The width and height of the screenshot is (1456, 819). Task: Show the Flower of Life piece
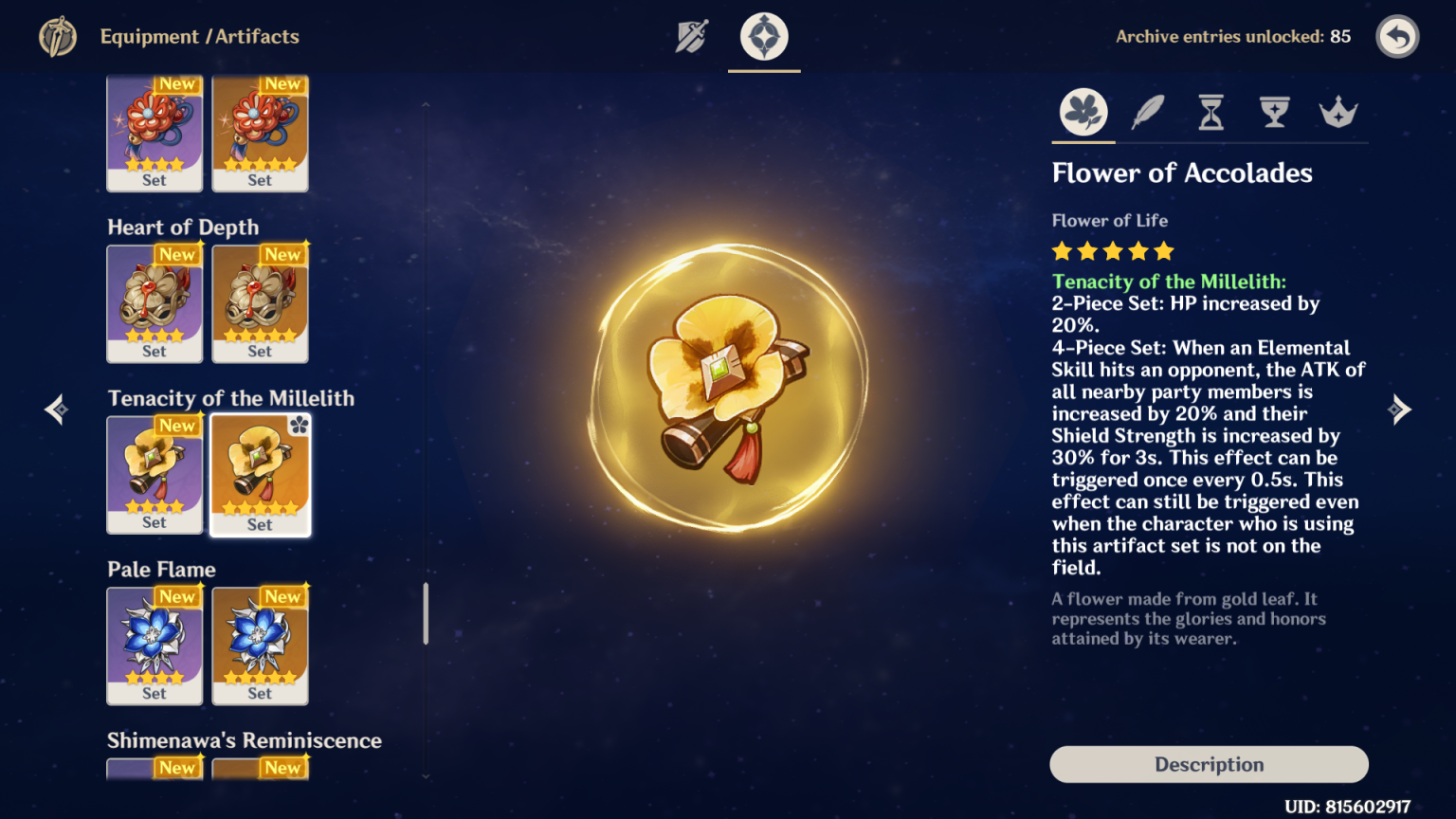click(1083, 113)
